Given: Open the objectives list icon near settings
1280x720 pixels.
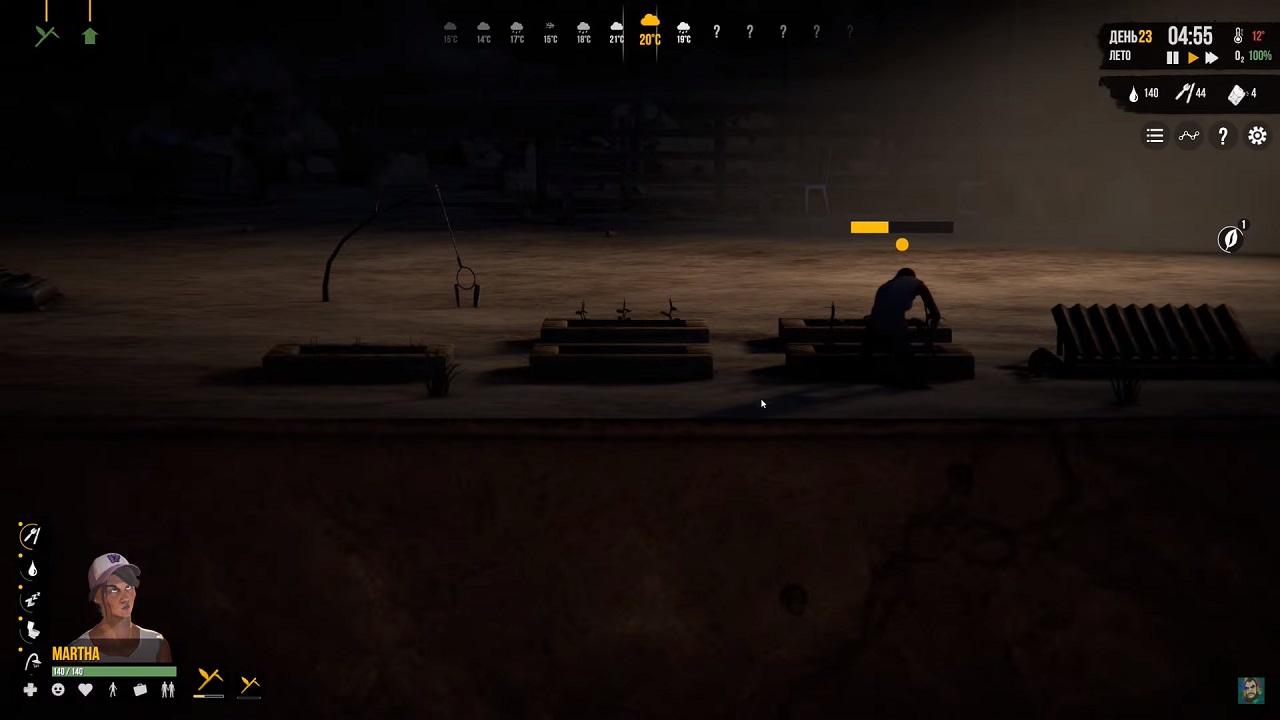Looking at the screenshot, I should pos(1155,136).
